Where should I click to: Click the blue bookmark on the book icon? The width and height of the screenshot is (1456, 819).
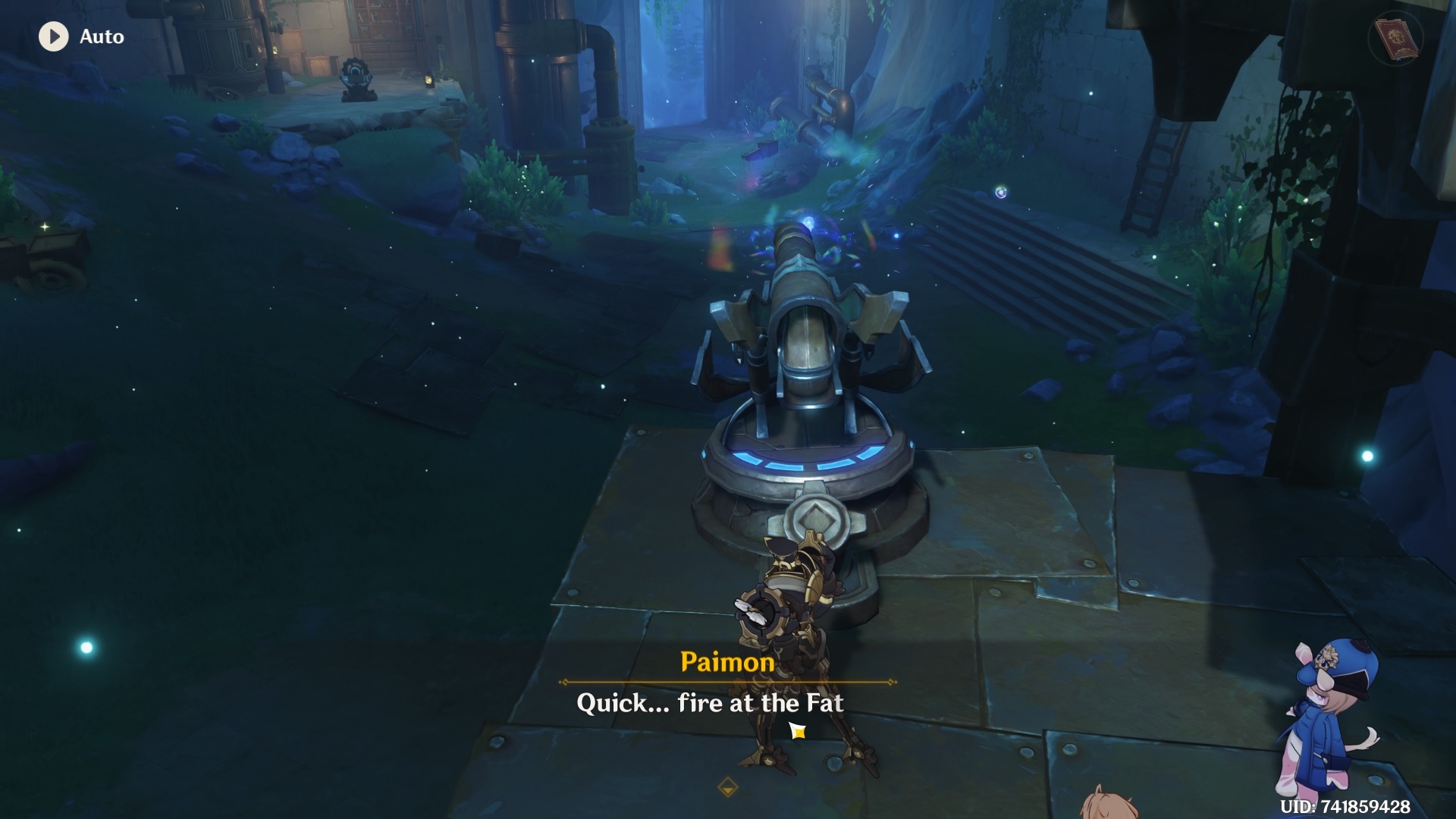1398,58
